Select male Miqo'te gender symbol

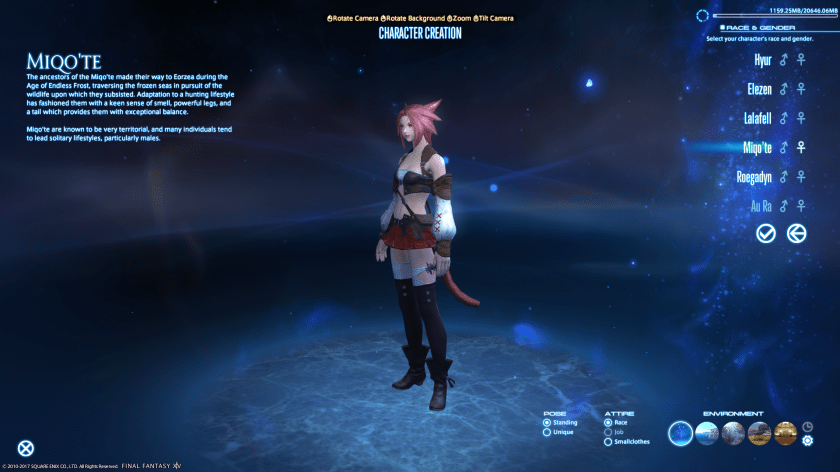tap(784, 148)
